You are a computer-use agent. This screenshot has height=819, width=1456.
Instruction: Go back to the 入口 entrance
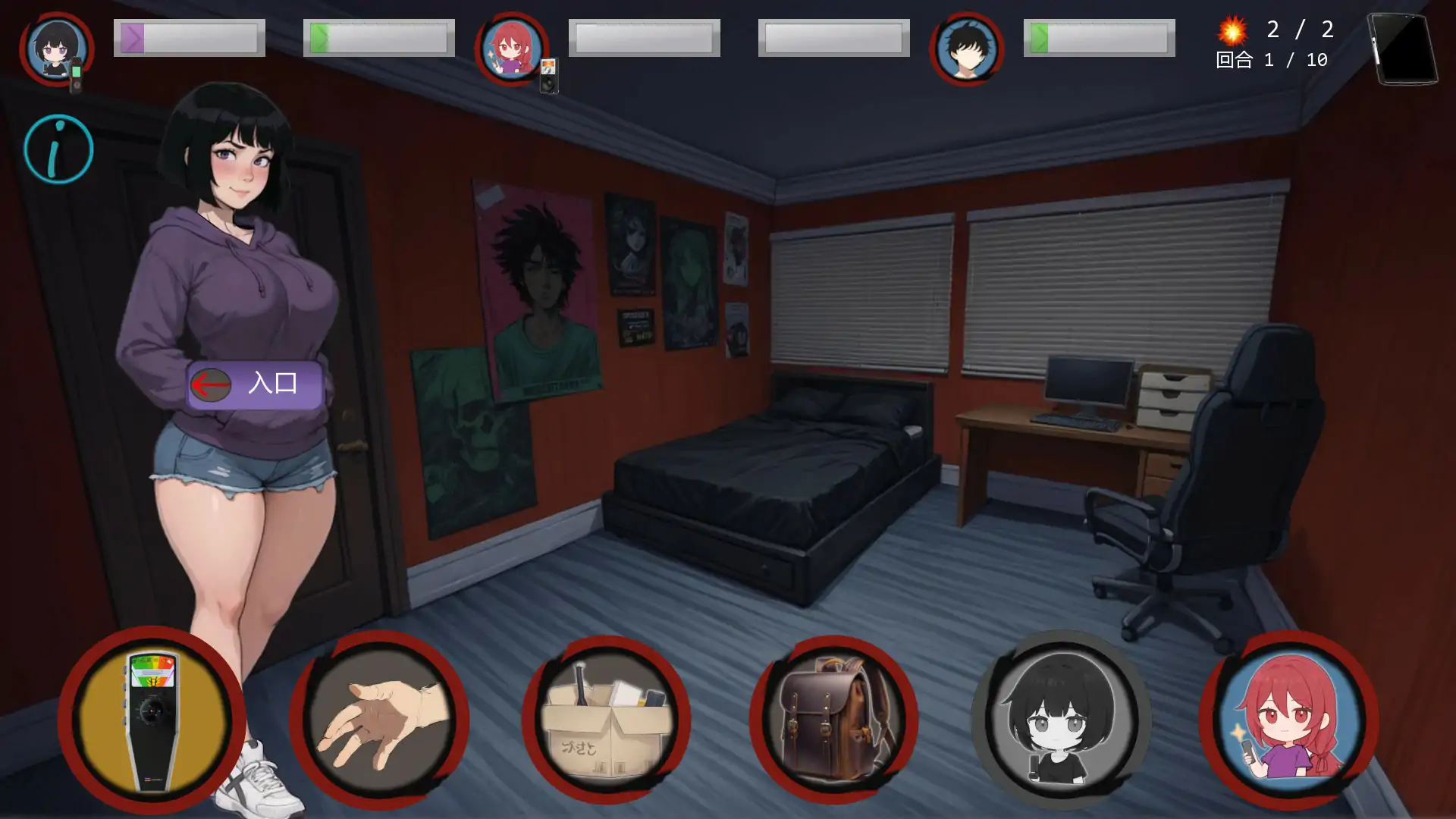click(x=255, y=384)
